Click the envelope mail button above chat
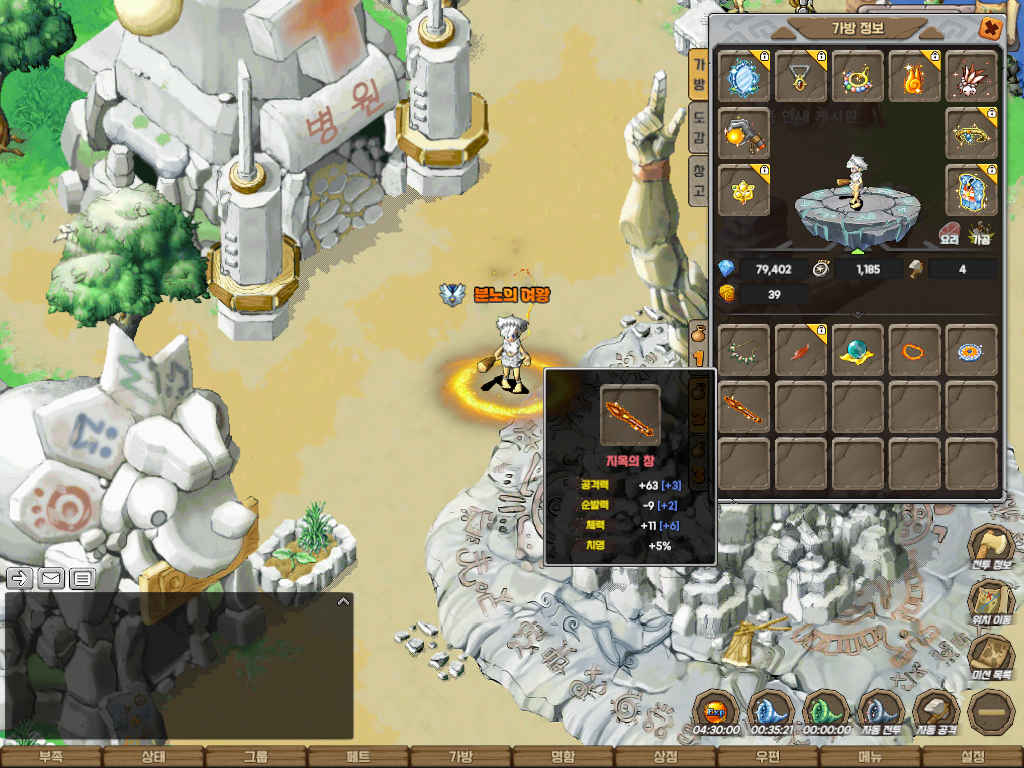This screenshot has height=768, width=1024. pyautogui.click(x=51, y=577)
